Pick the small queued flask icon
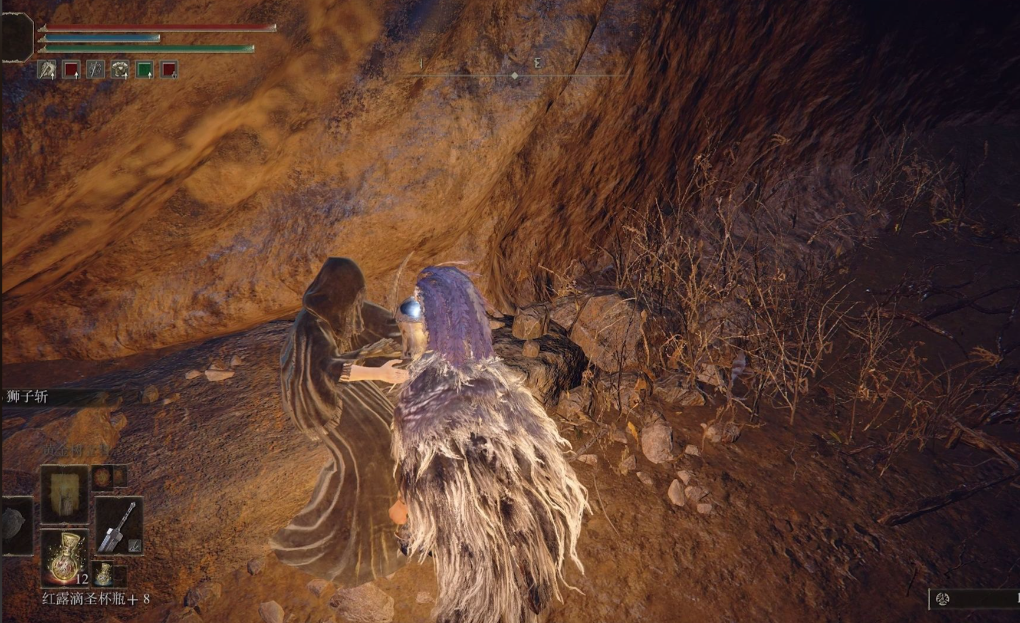This screenshot has width=1020, height=623. (x=104, y=574)
